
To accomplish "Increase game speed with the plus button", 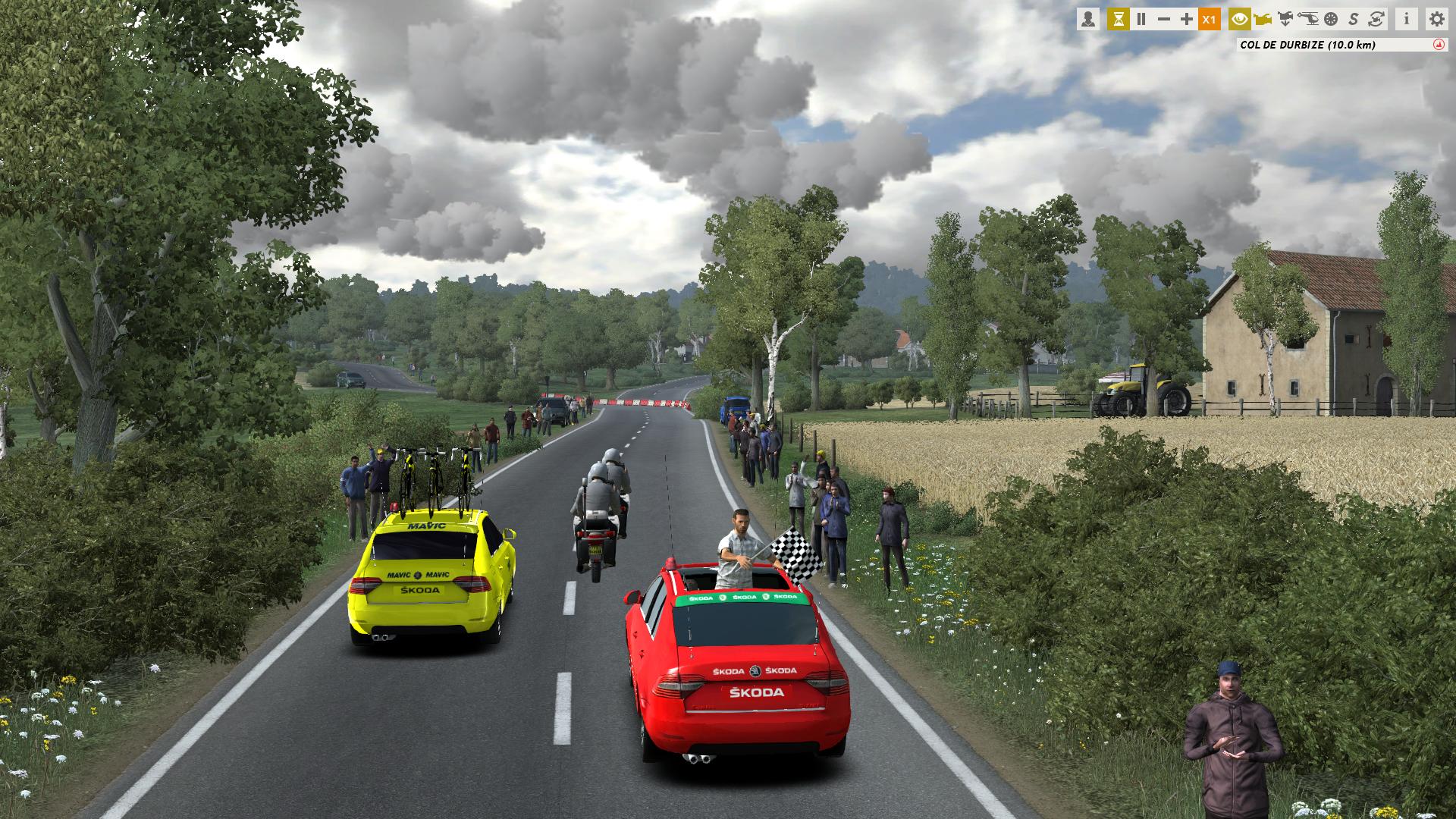I will [x=1187, y=20].
